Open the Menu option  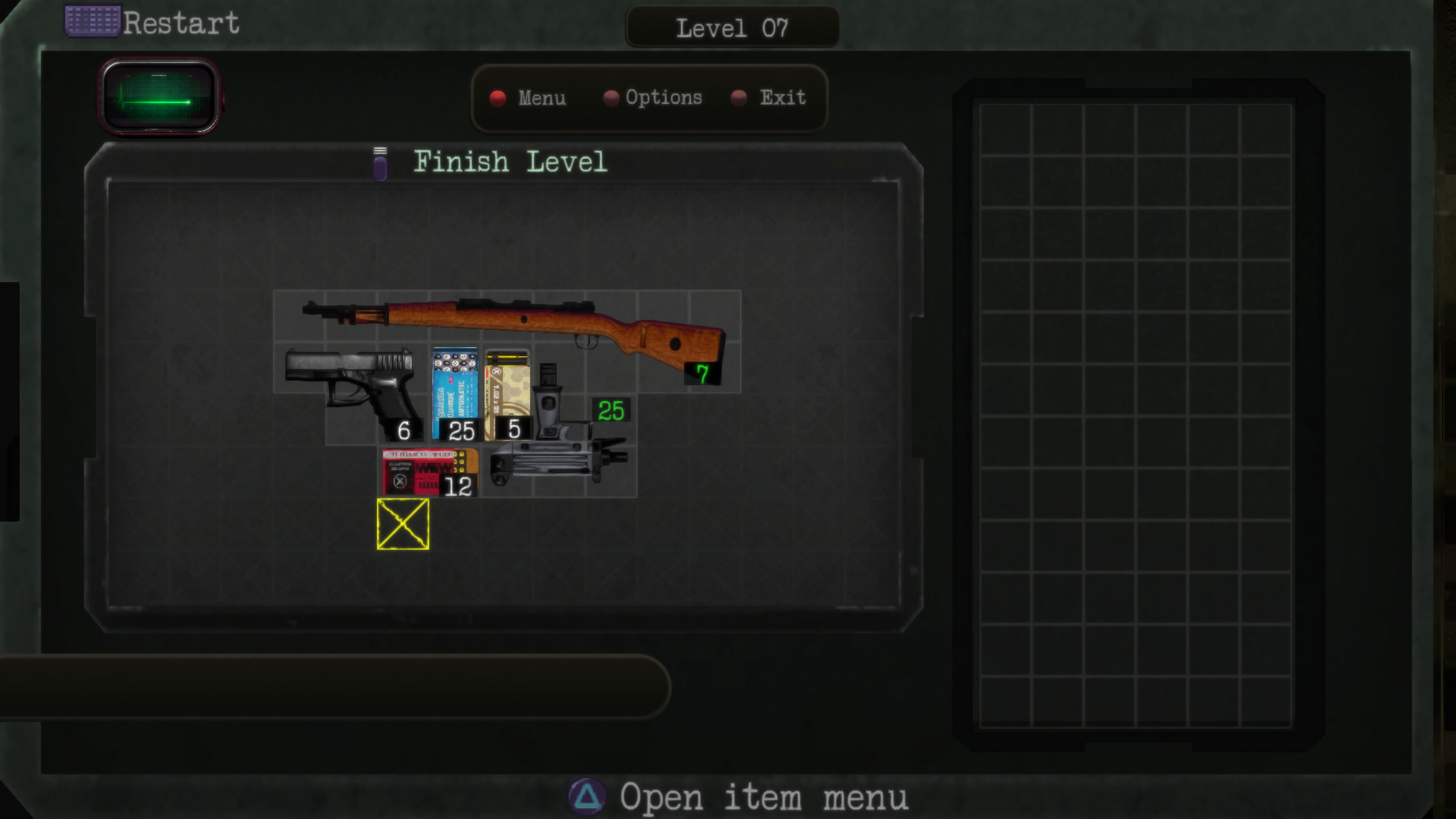point(541,98)
